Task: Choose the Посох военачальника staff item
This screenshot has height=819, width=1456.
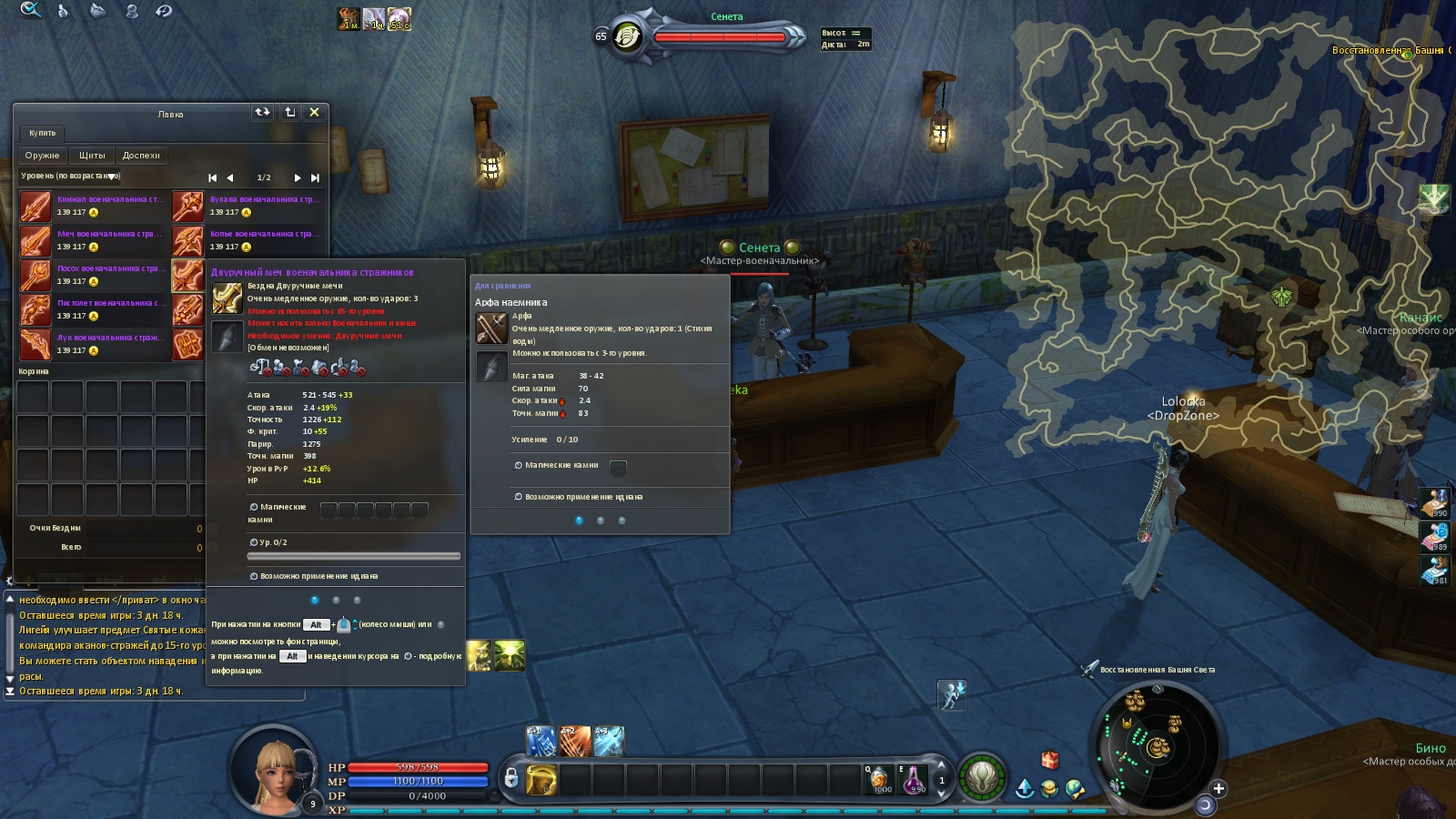Action: pyautogui.click(x=35, y=276)
